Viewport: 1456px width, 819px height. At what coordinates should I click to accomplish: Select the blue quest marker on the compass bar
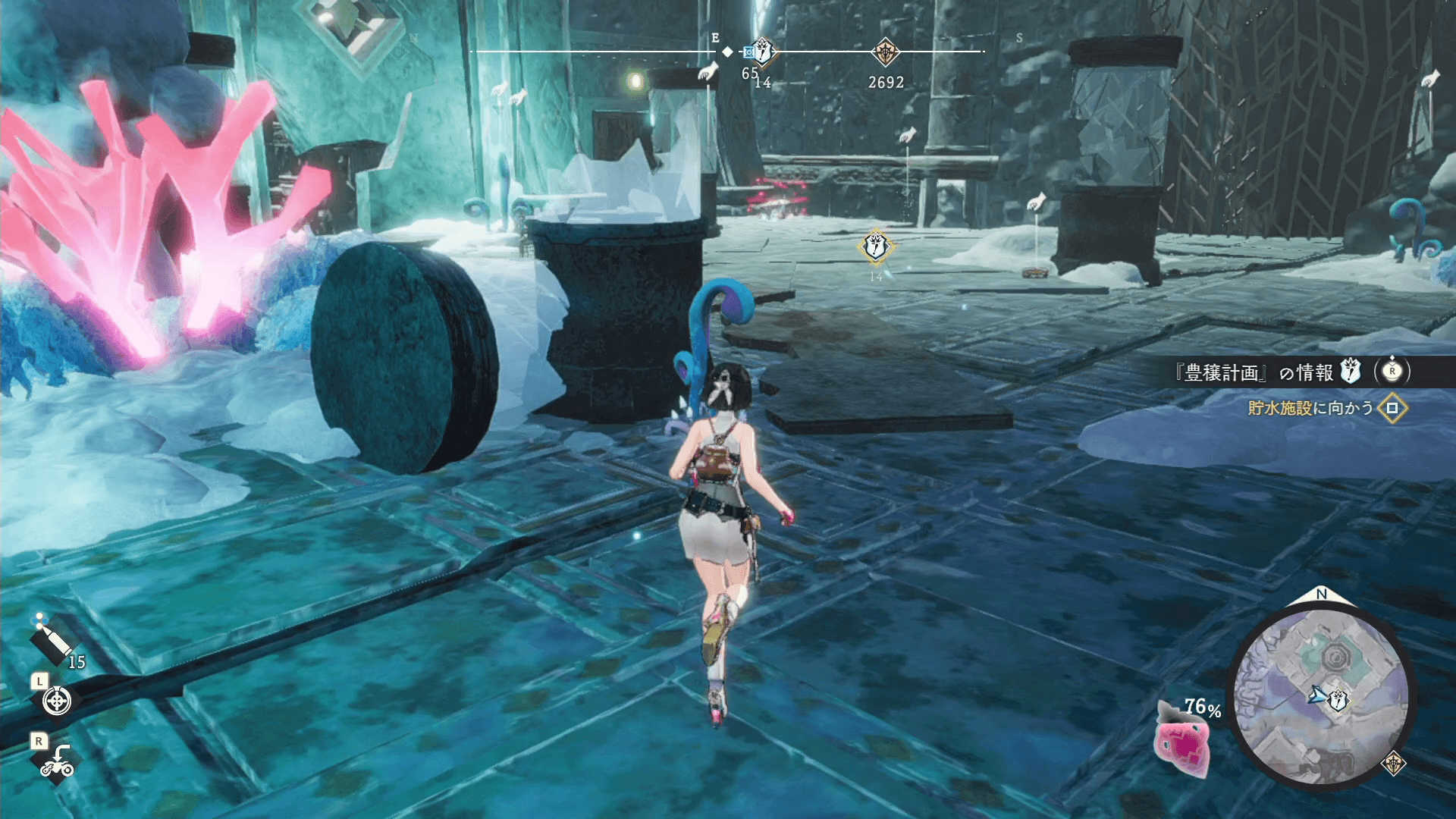pos(761,52)
